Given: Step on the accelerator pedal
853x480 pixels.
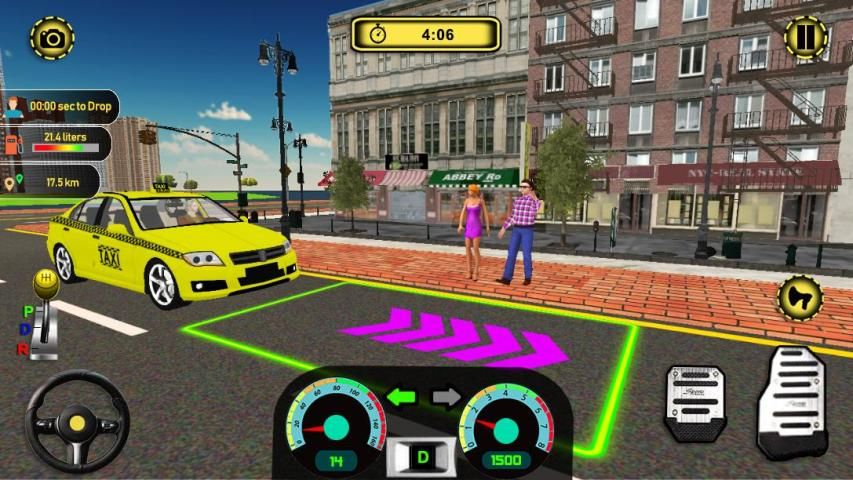Looking at the screenshot, I should coord(791,400).
